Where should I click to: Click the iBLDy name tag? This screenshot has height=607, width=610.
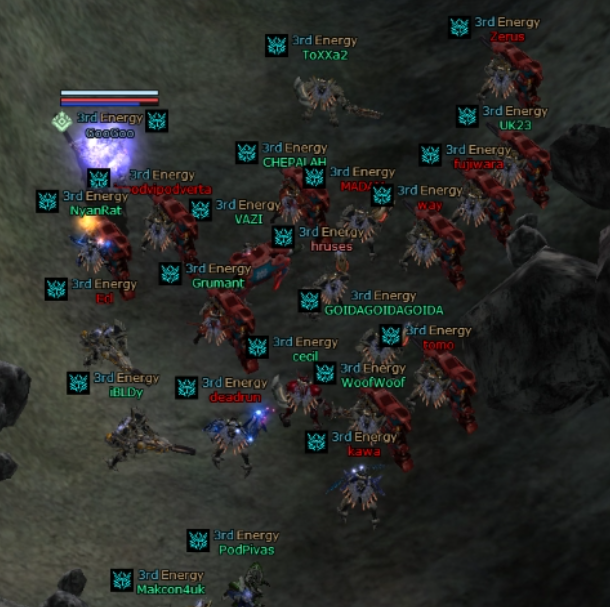(x=126, y=392)
